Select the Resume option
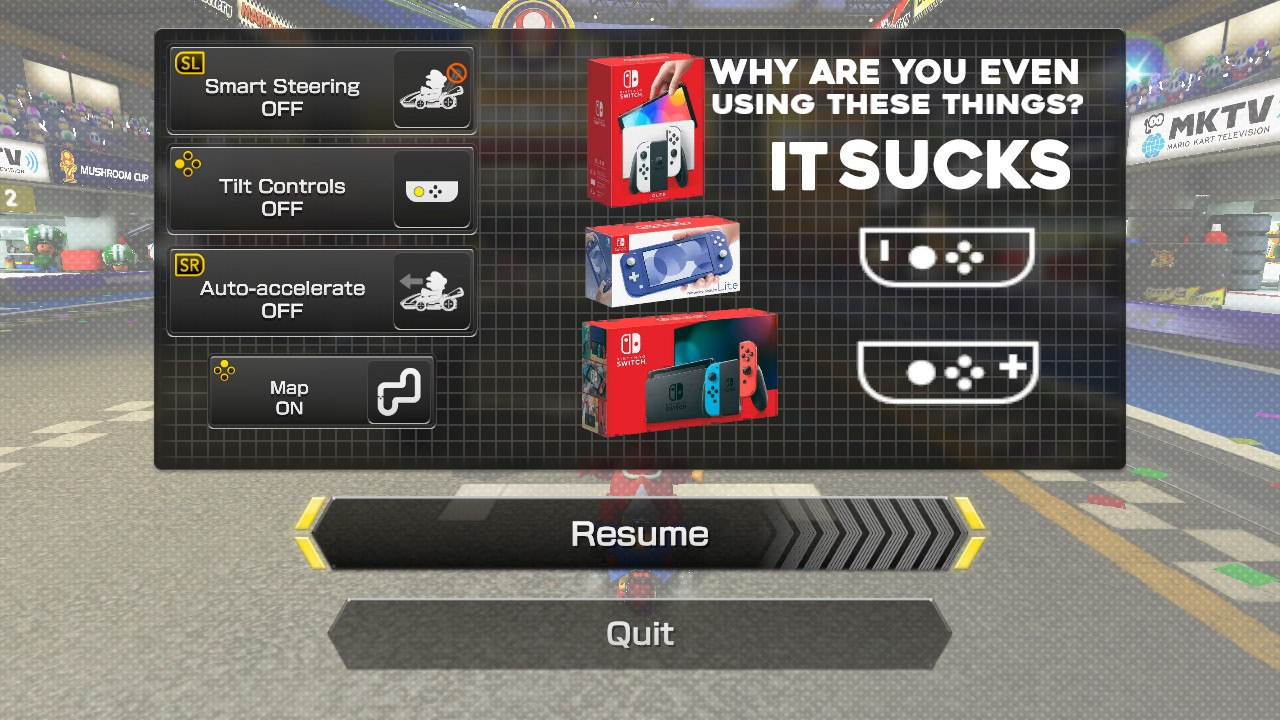Screen dimensions: 1280x720 click(x=640, y=533)
